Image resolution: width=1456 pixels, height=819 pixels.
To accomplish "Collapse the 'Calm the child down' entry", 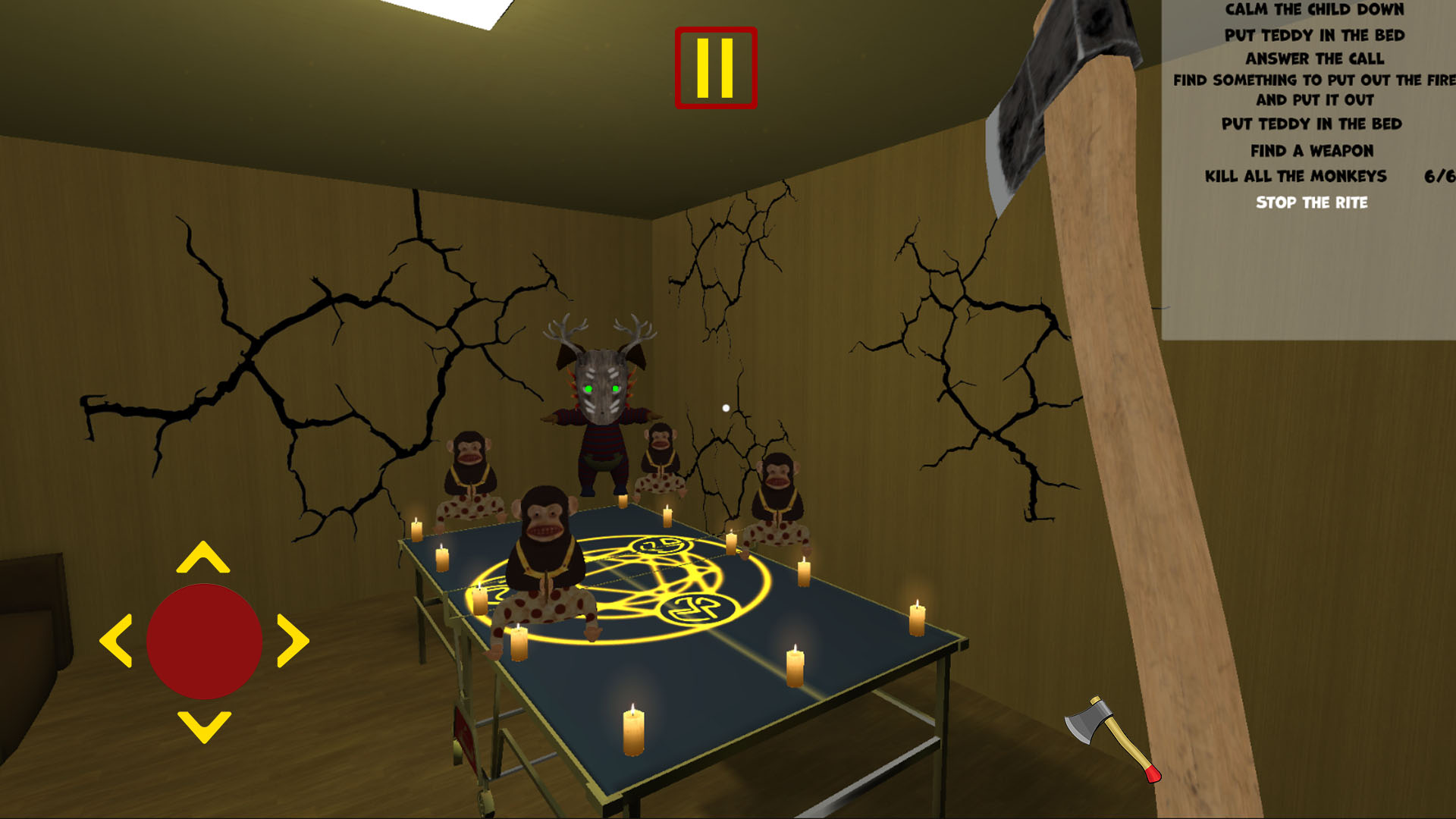I will pyautogui.click(x=1313, y=11).
